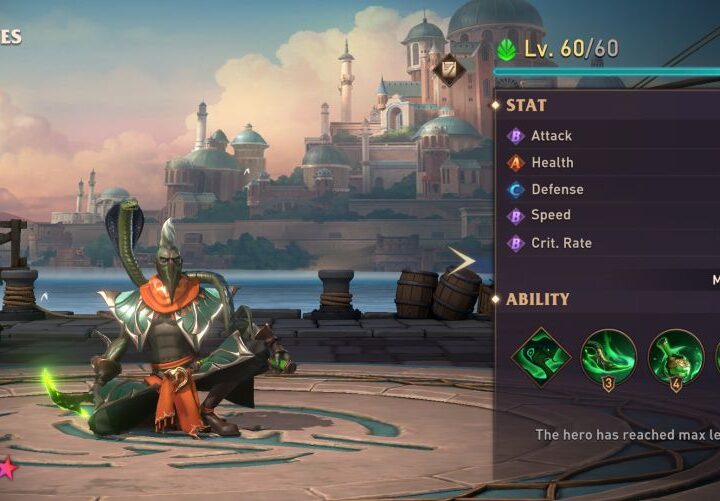720x501 pixels.
Task: View the potion ability marked 4
Action: coord(675,357)
